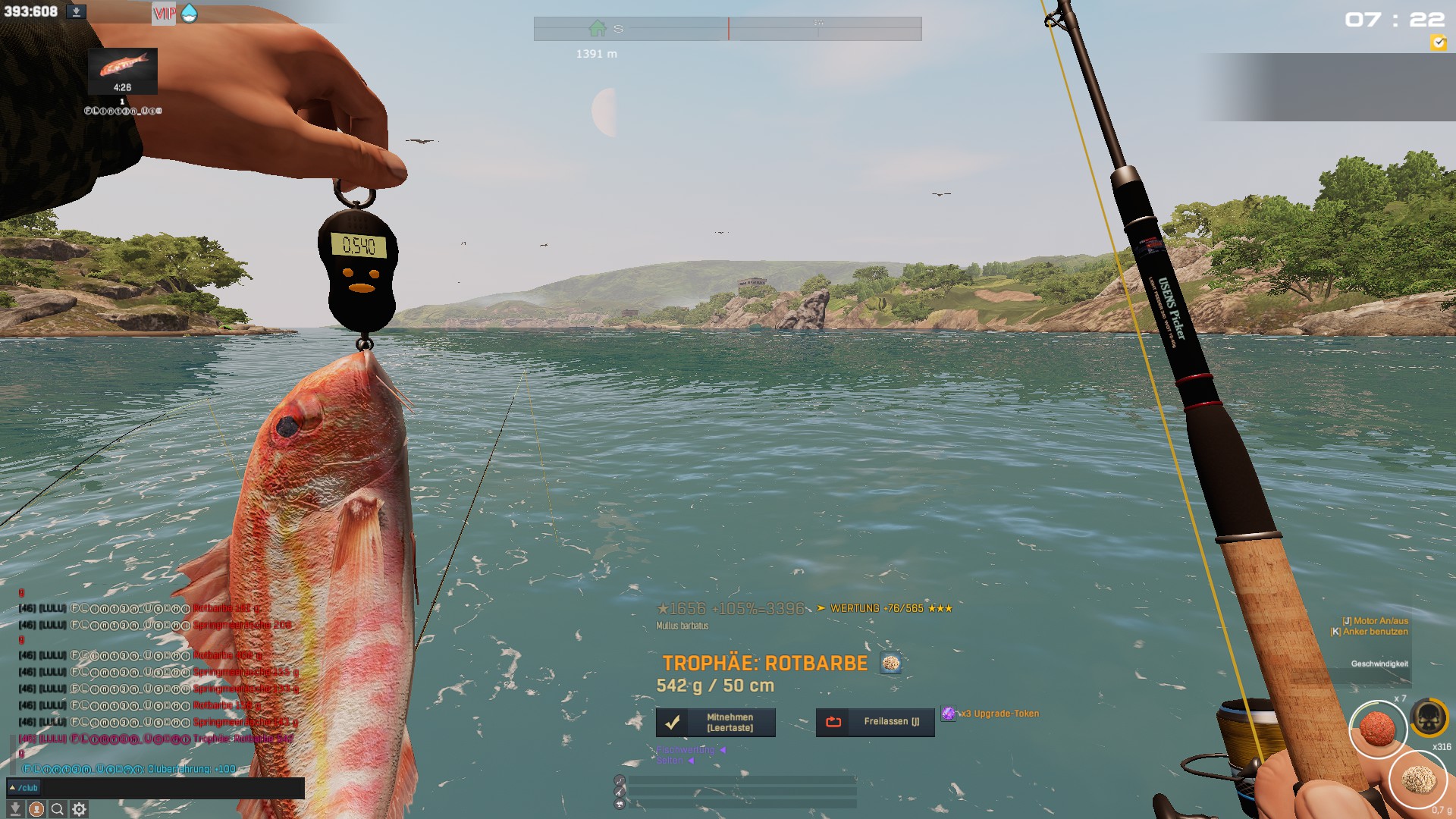Select the Upgrade-Token reward icon

click(948, 714)
